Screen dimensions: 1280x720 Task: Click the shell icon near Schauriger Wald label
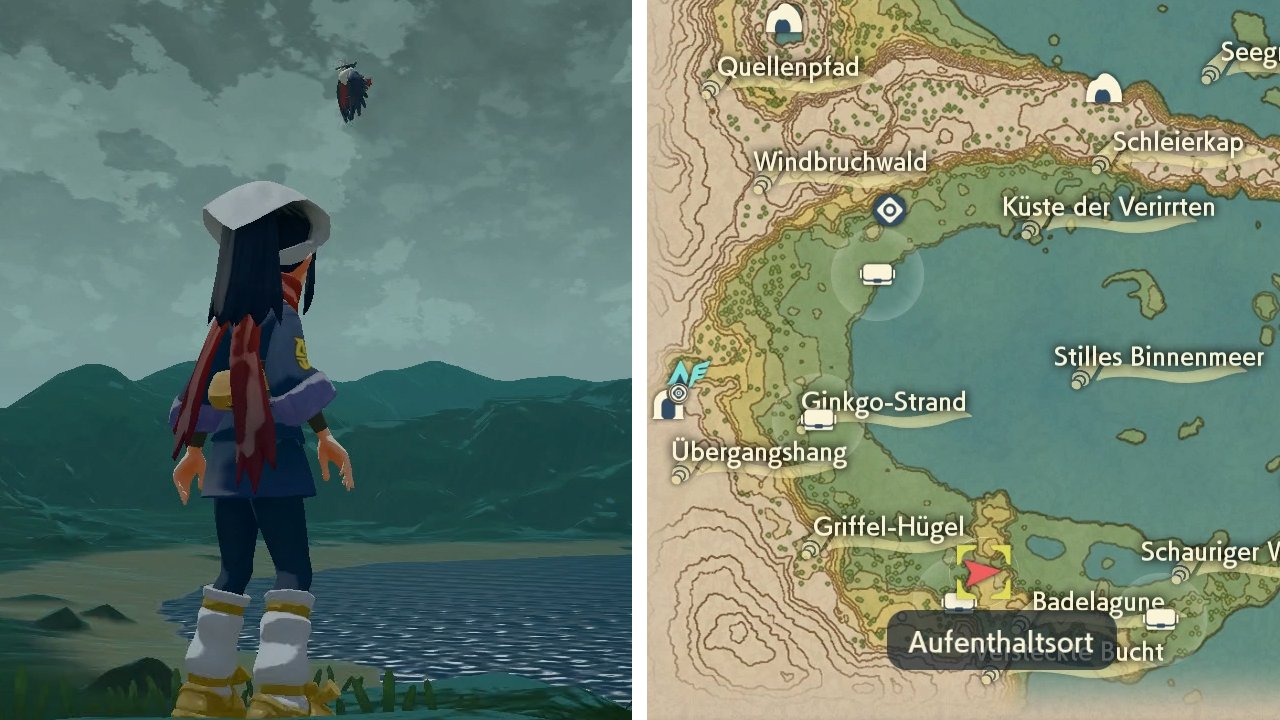point(1180,575)
